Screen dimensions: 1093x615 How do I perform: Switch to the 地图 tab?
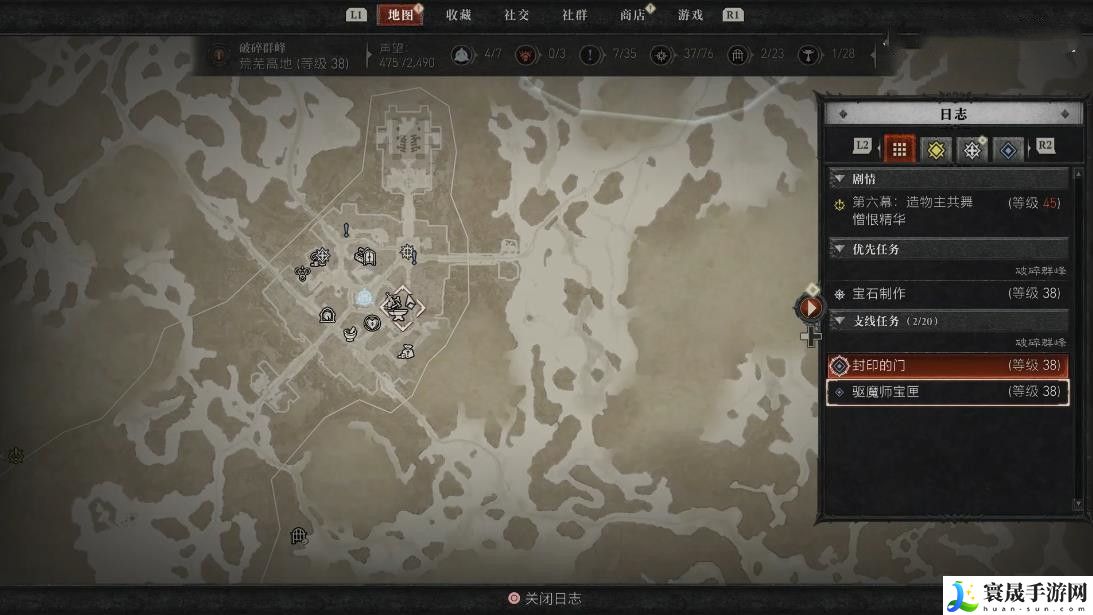(400, 15)
